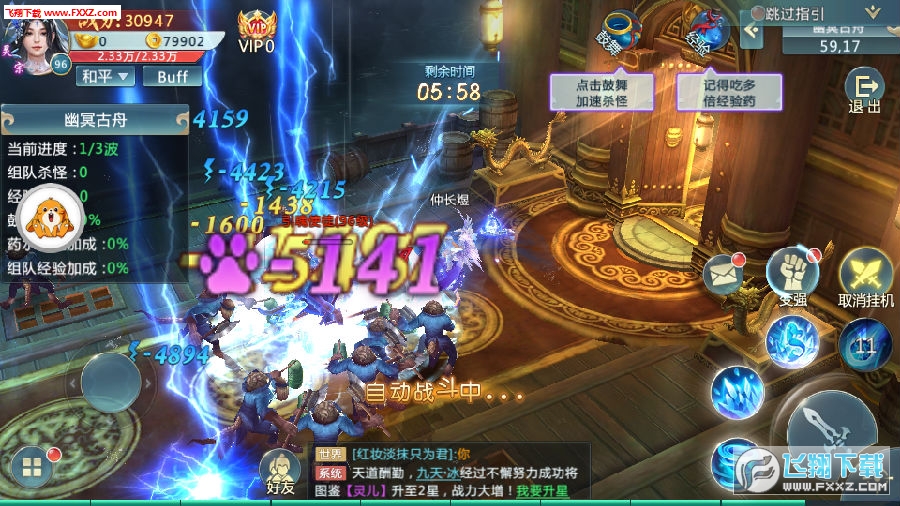The width and height of the screenshot is (900, 506).
Task: Open the 变强 fist icon
Action: [792, 273]
